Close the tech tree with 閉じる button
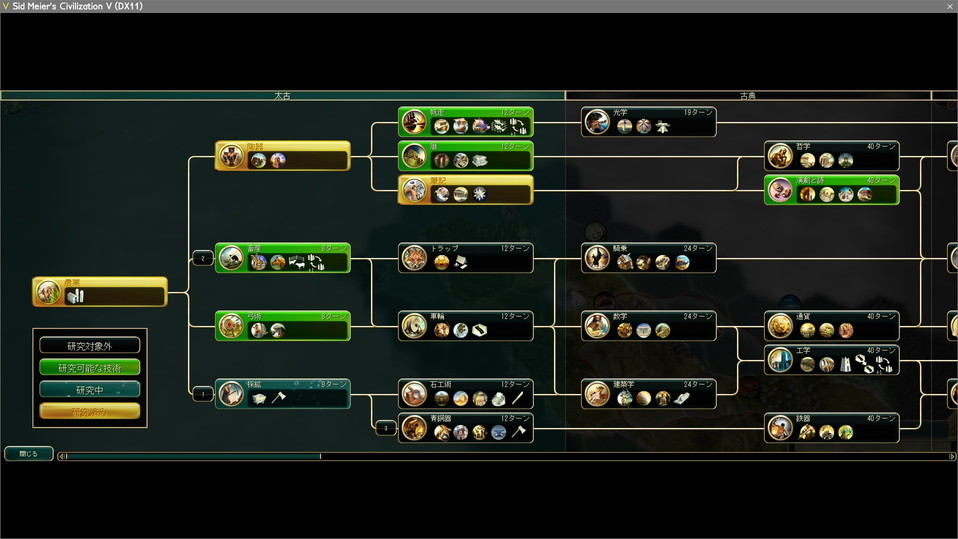This screenshot has height=539, width=958. pyautogui.click(x=28, y=454)
